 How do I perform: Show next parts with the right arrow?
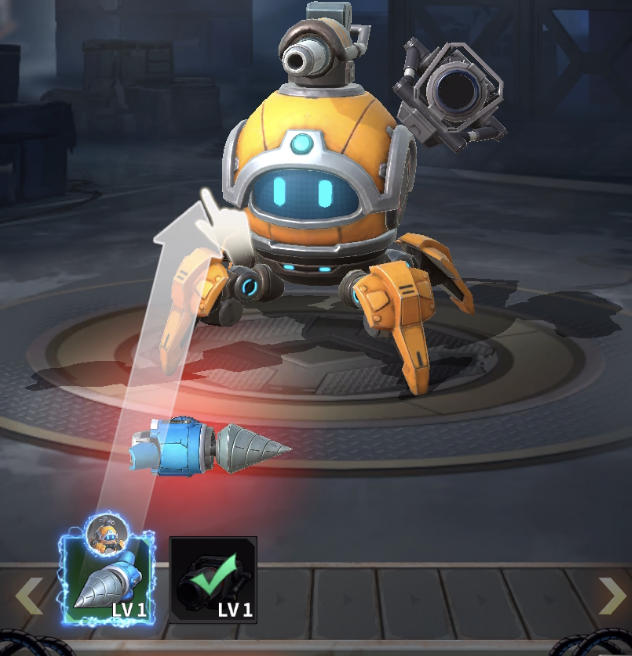click(x=611, y=596)
